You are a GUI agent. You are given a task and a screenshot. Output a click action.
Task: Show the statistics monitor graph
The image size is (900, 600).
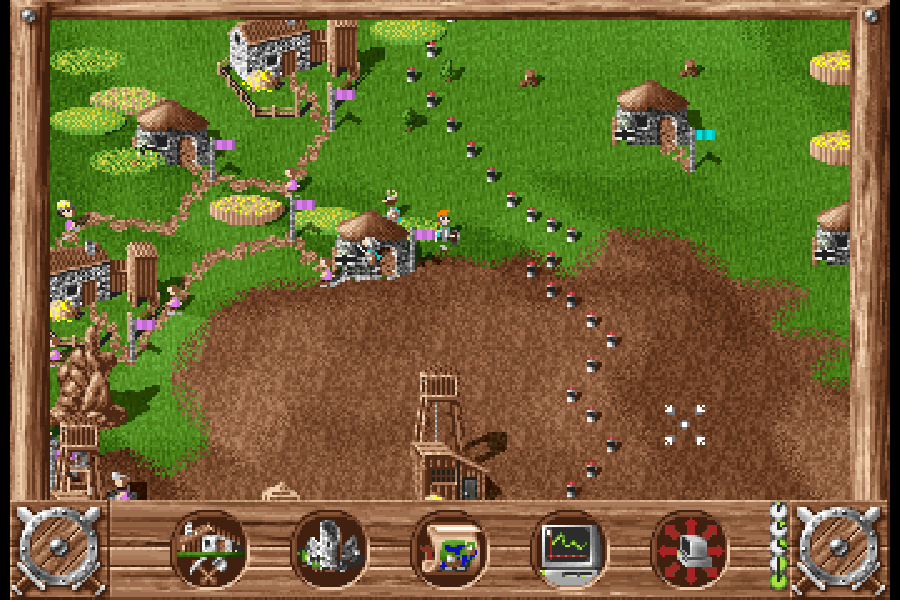click(568, 549)
